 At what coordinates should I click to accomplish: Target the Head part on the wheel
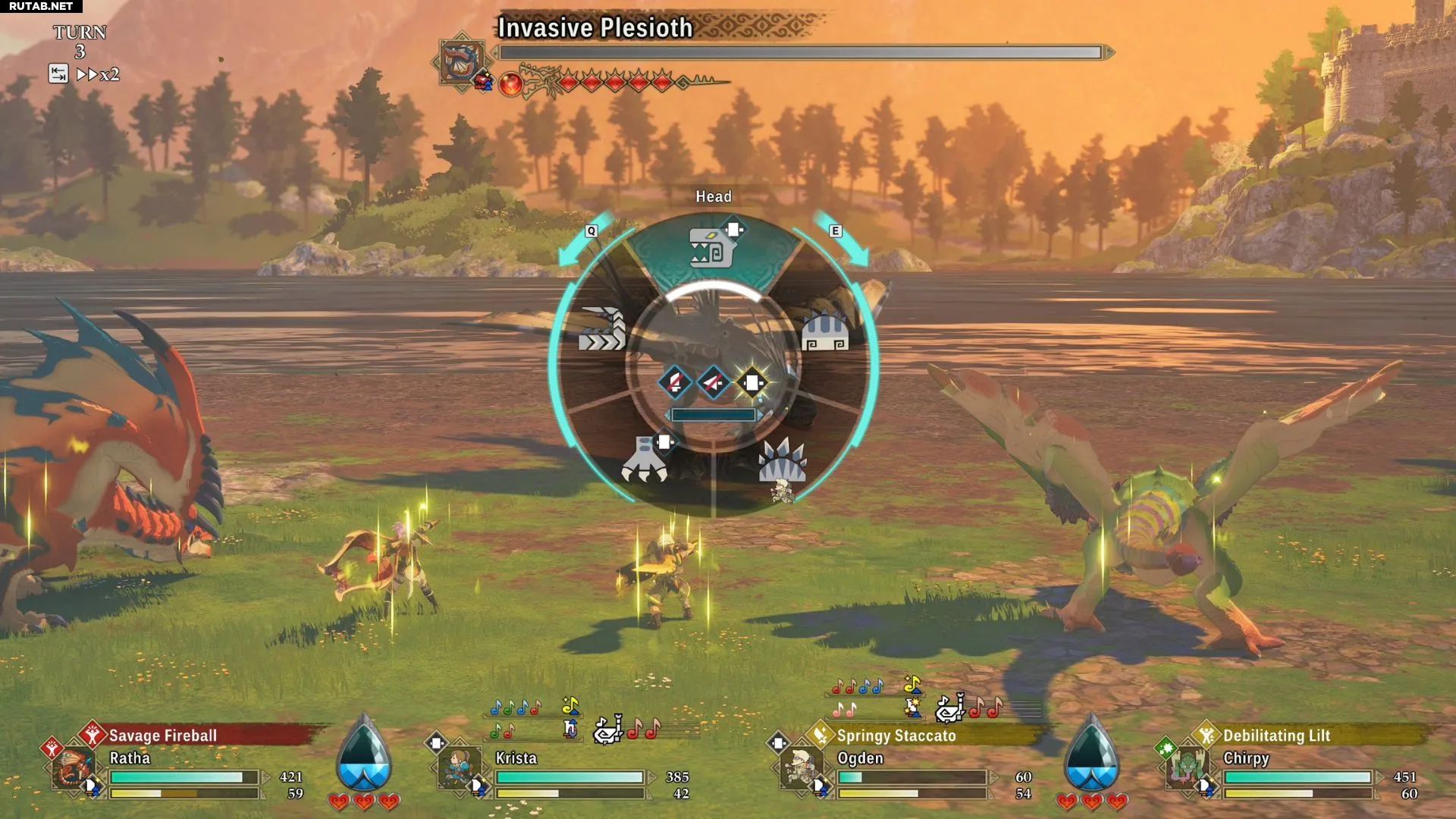(711, 248)
